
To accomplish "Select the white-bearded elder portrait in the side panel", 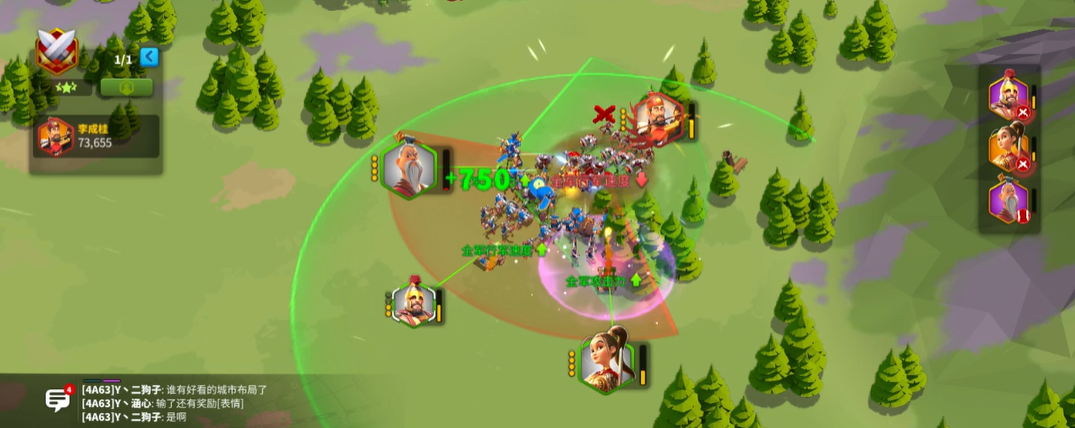I will click(x=1009, y=199).
